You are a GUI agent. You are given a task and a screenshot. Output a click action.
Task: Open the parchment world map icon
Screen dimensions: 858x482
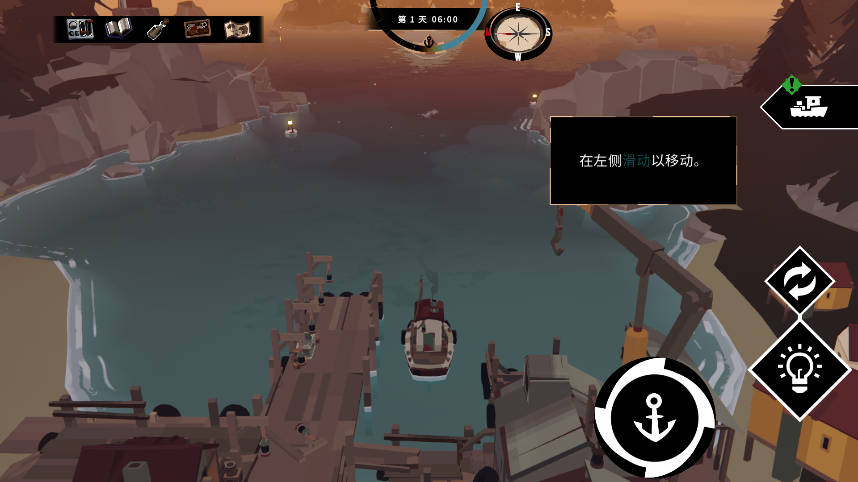236,29
